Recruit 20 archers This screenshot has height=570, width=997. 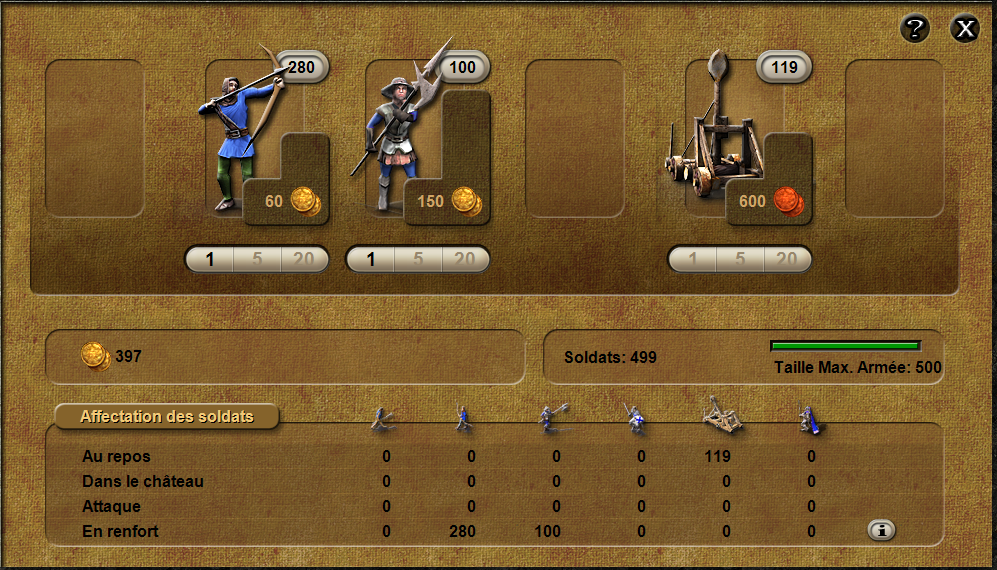tap(304, 260)
